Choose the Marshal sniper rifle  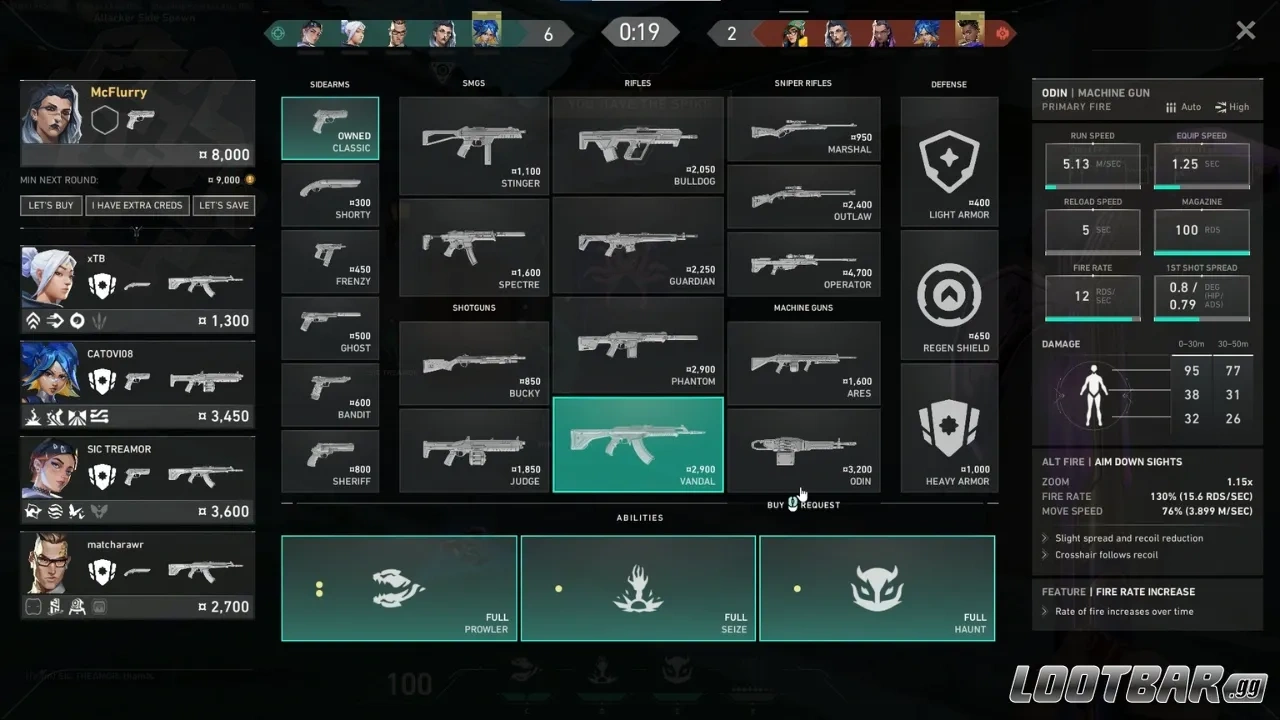click(x=804, y=130)
